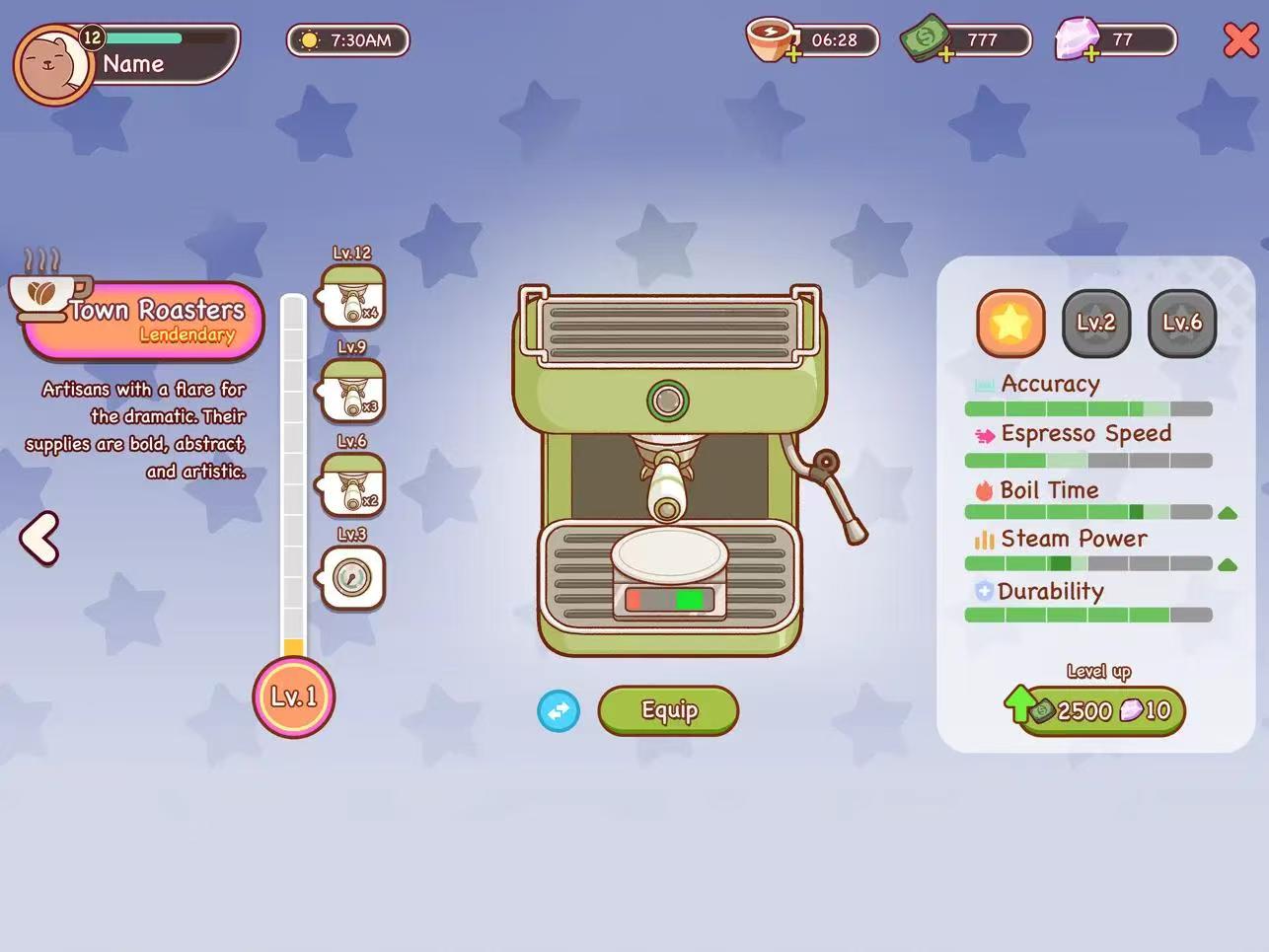This screenshot has width=1269, height=952.
Task: Add more cash to the 777 balance
Action: (945, 56)
